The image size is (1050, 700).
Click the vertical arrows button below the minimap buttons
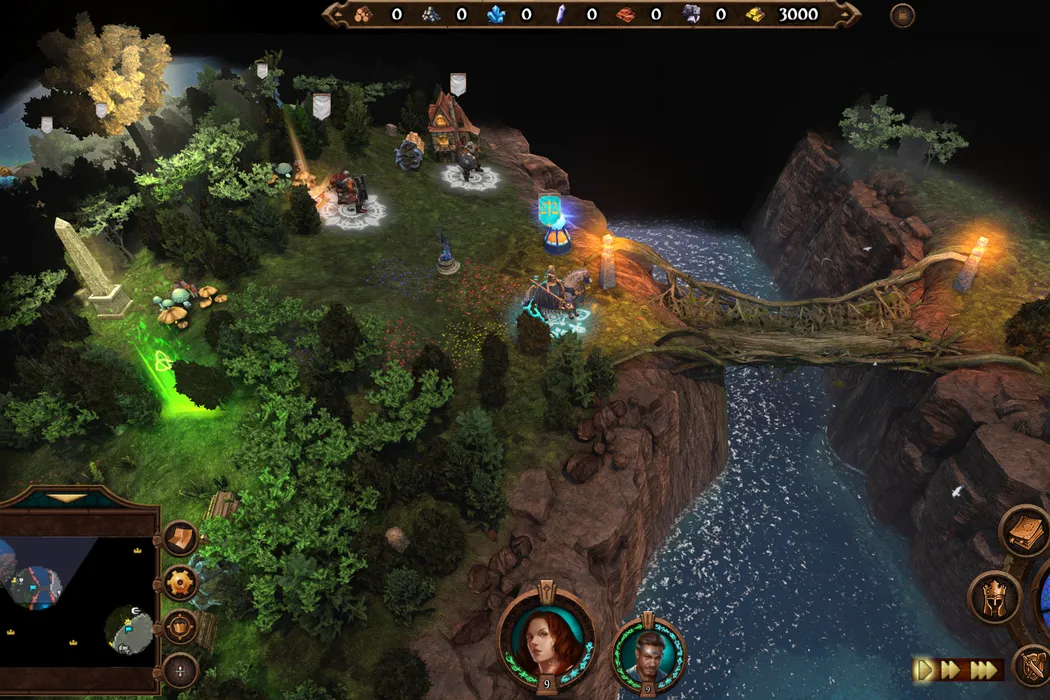pos(180,669)
